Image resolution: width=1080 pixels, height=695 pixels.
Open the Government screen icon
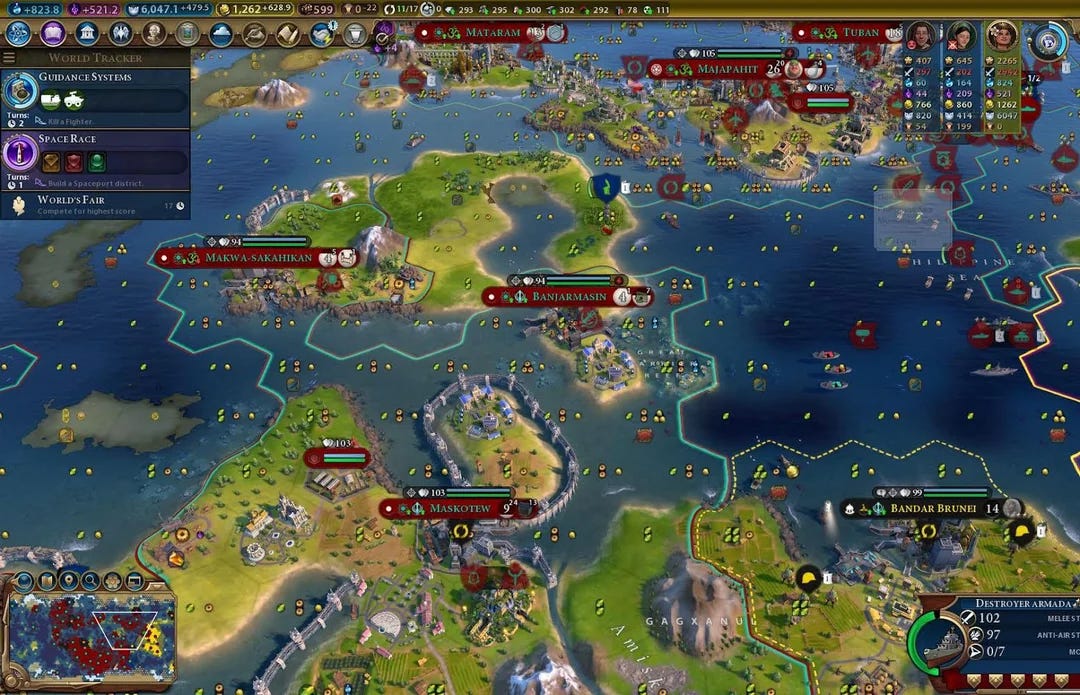[87, 33]
